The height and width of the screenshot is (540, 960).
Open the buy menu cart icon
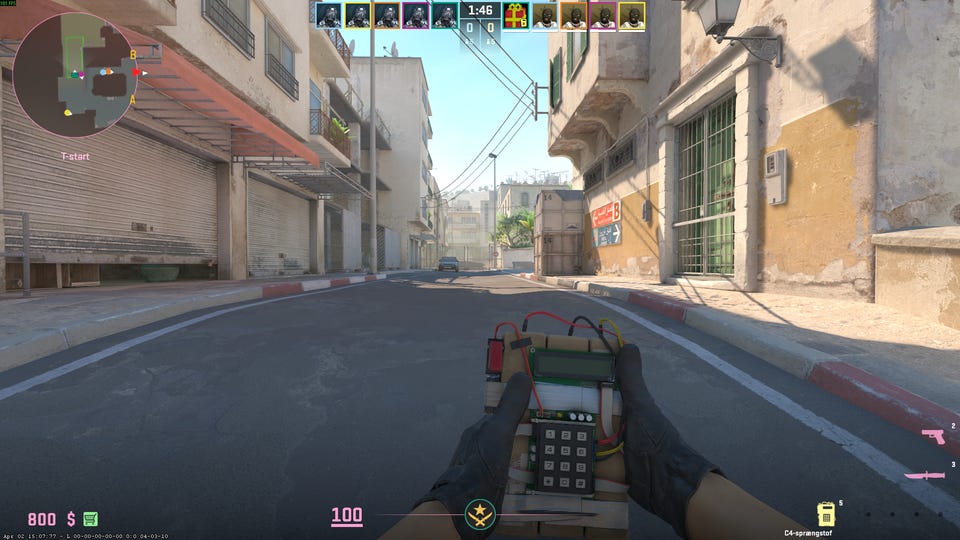point(91,519)
